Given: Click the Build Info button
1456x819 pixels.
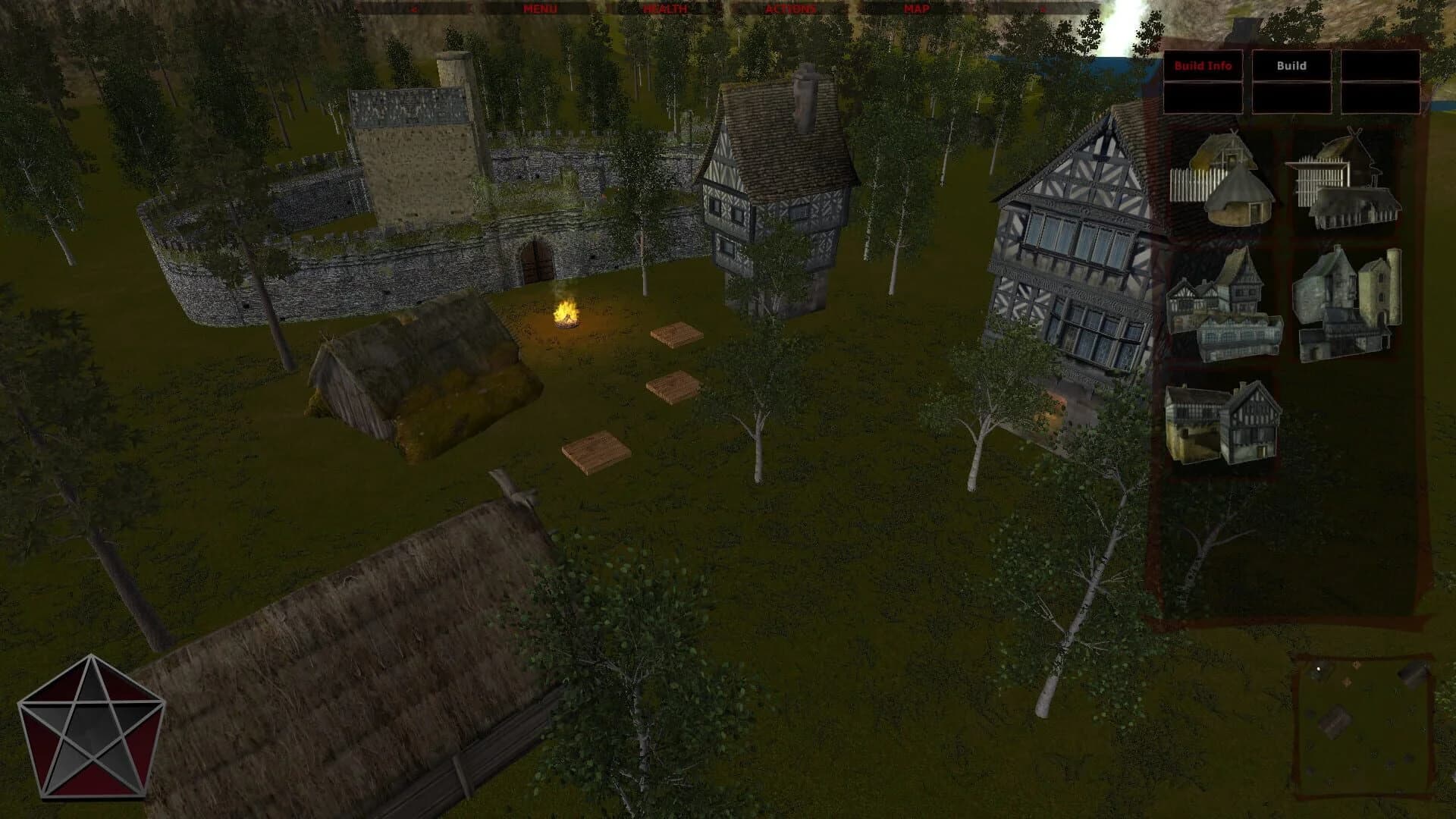Looking at the screenshot, I should tap(1204, 67).
